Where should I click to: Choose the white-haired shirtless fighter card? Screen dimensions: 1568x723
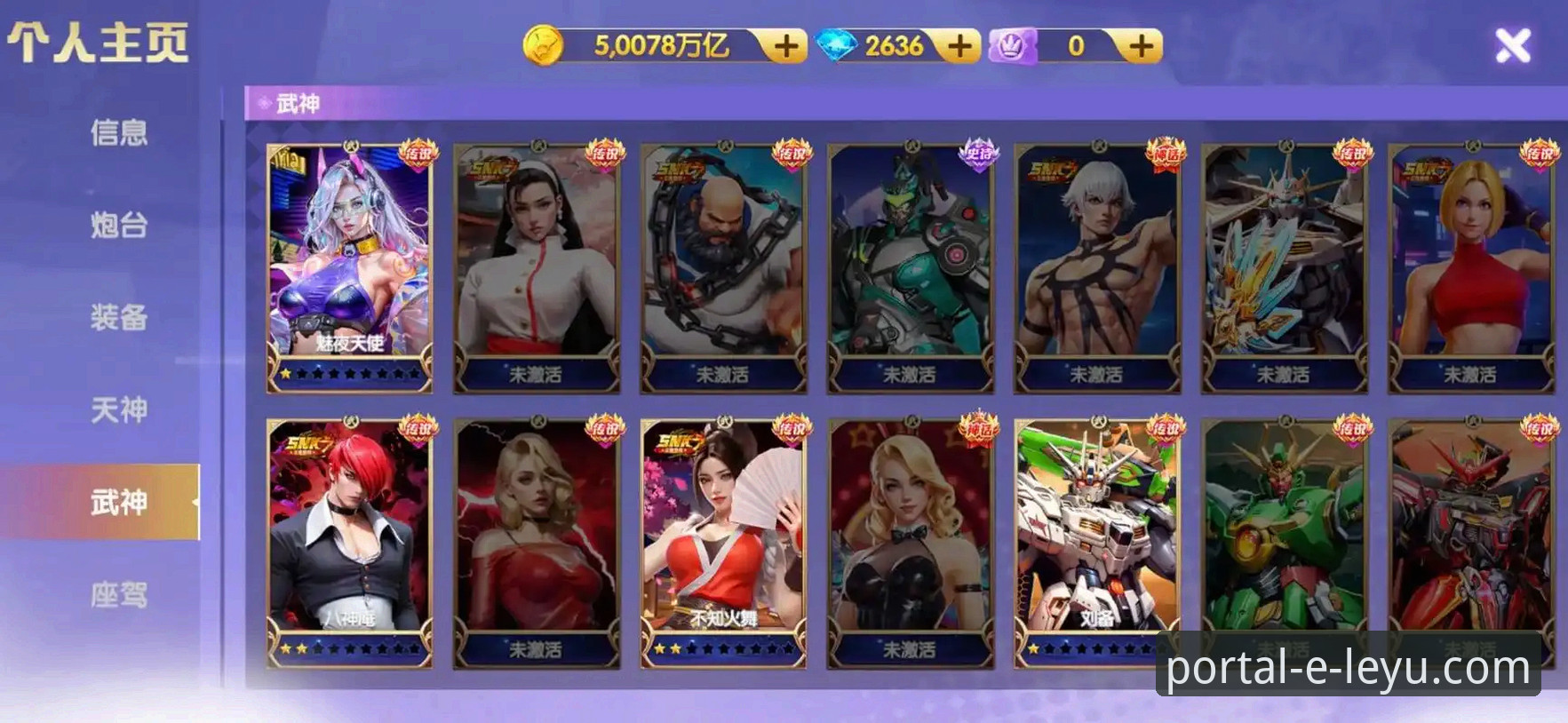[x=1097, y=266]
